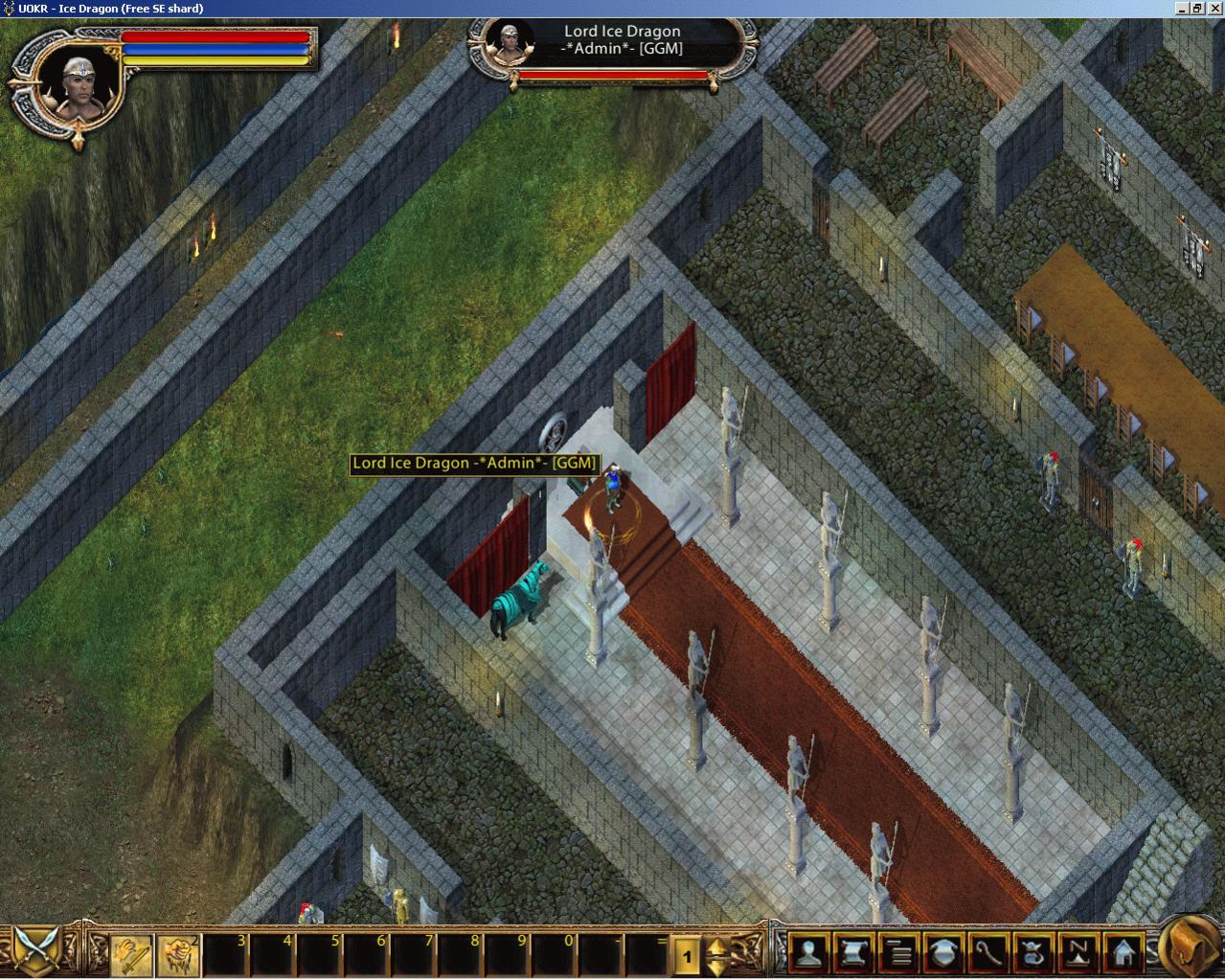The width and height of the screenshot is (1225, 980).
Task: Open the character silhouette menu button
Action: click(811, 953)
